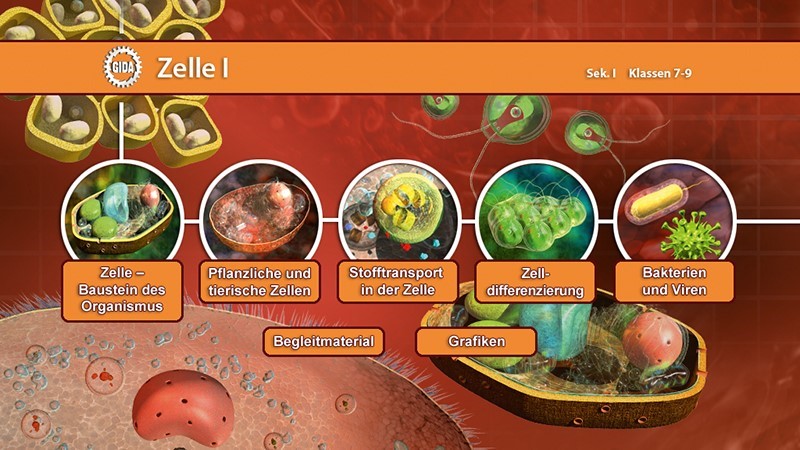Viewport: 800px width, 450px height.
Task: Select 'Pflanzliche und tierische Zellen' label
Action: pos(260,282)
